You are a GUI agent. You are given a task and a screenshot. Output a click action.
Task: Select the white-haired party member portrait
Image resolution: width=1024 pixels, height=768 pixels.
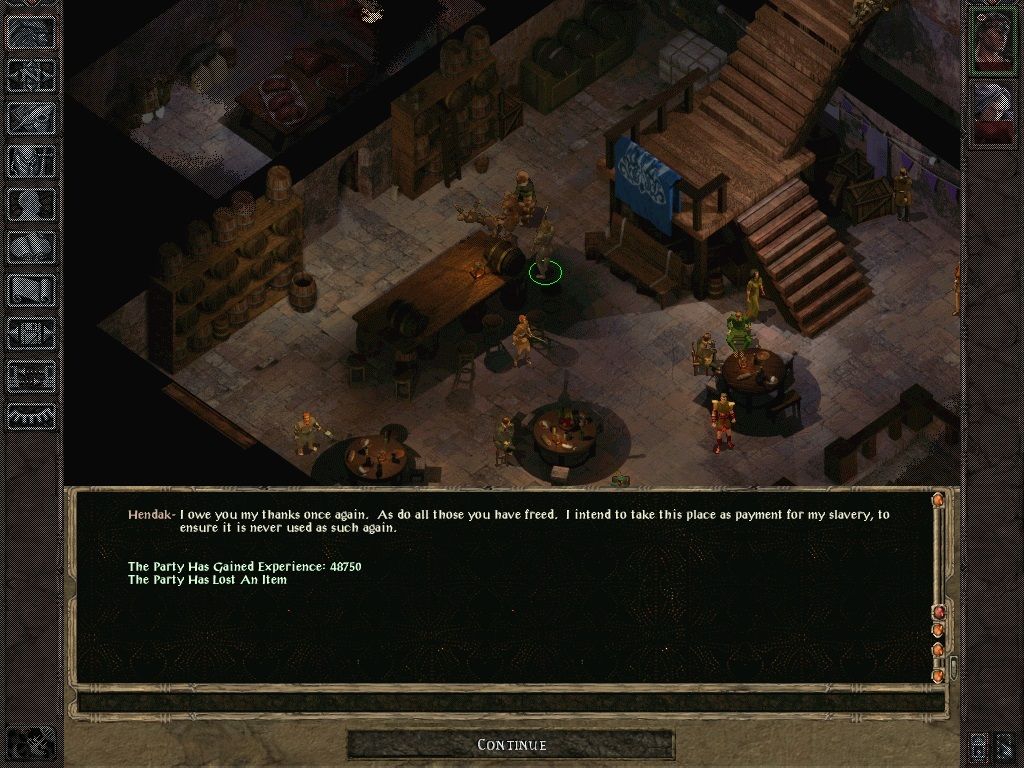pos(993,112)
